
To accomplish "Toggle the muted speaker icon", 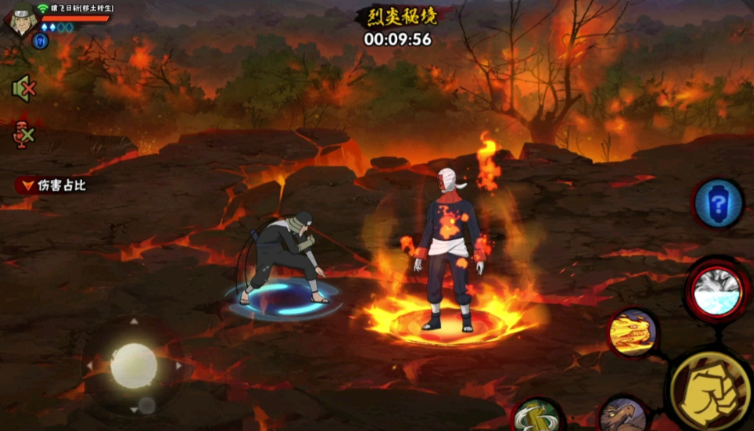I will point(23,88).
